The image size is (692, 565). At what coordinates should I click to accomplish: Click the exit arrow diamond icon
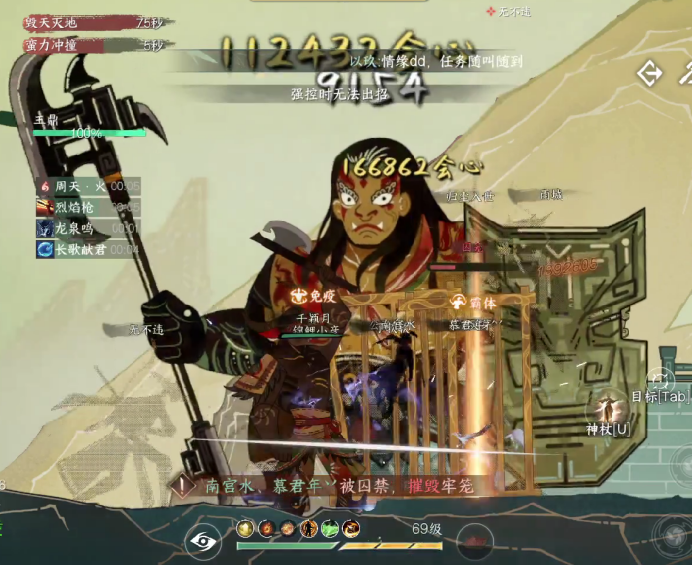tap(650, 73)
